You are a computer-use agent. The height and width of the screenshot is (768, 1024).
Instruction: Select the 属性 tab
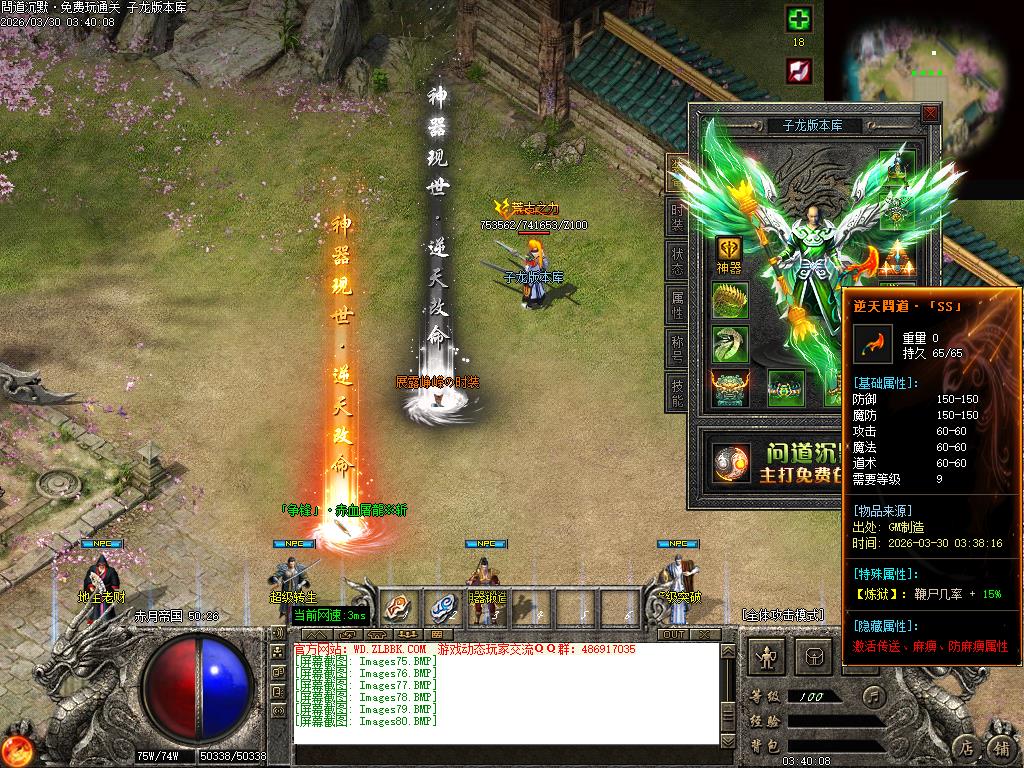677,306
